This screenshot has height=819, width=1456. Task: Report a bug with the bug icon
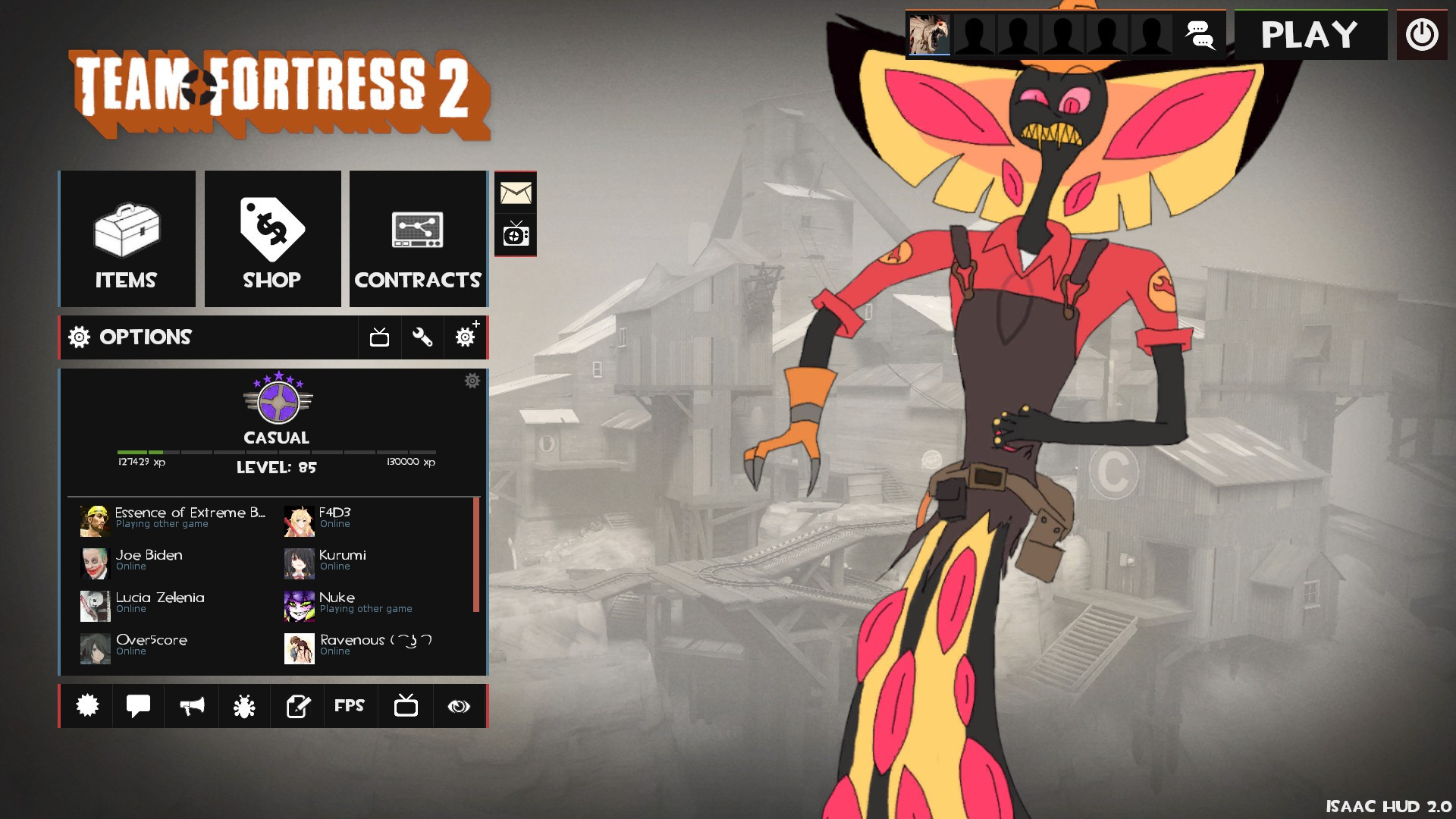(x=244, y=706)
